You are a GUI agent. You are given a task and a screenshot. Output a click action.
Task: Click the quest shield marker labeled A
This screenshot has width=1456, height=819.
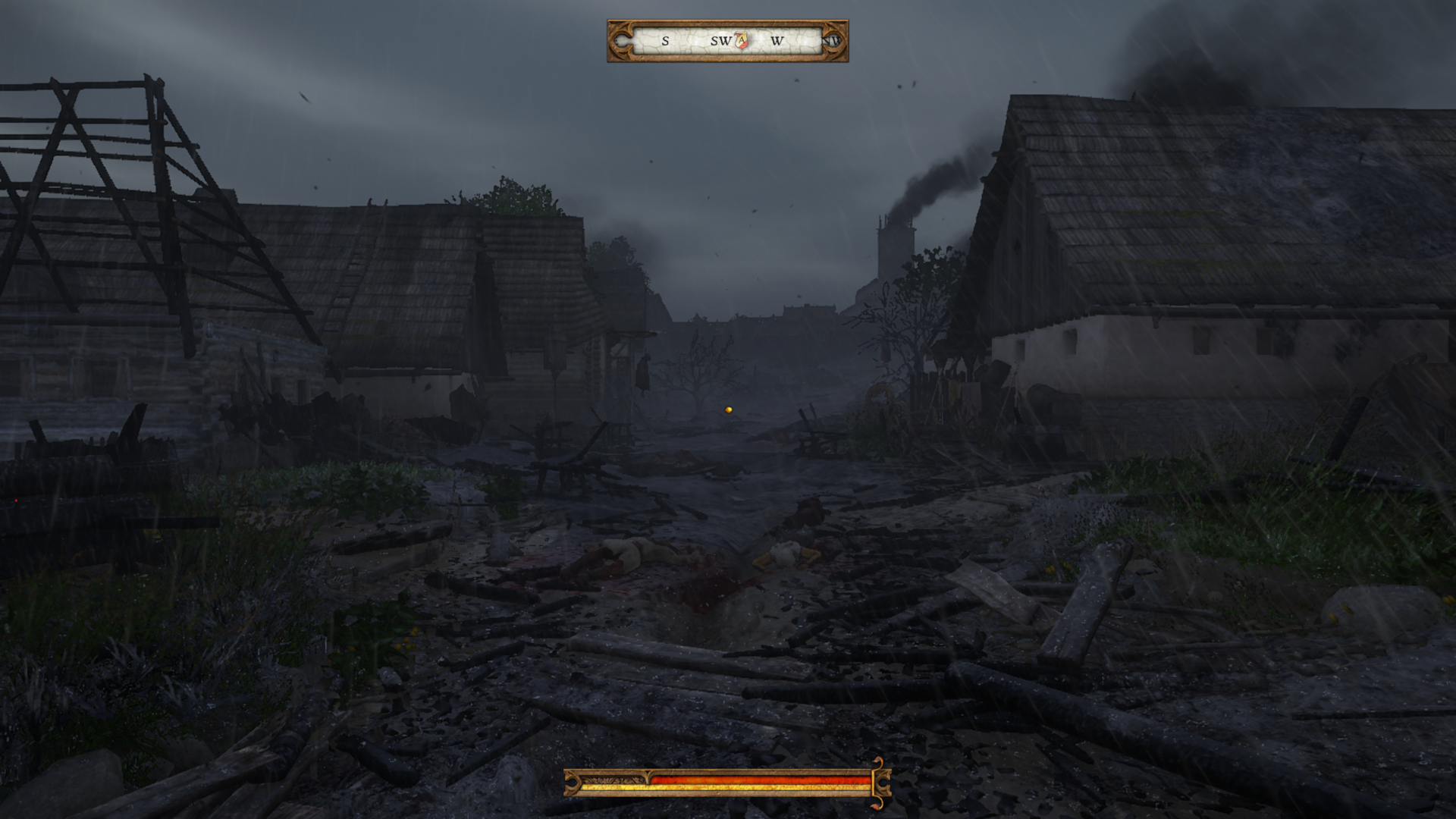click(742, 41)
